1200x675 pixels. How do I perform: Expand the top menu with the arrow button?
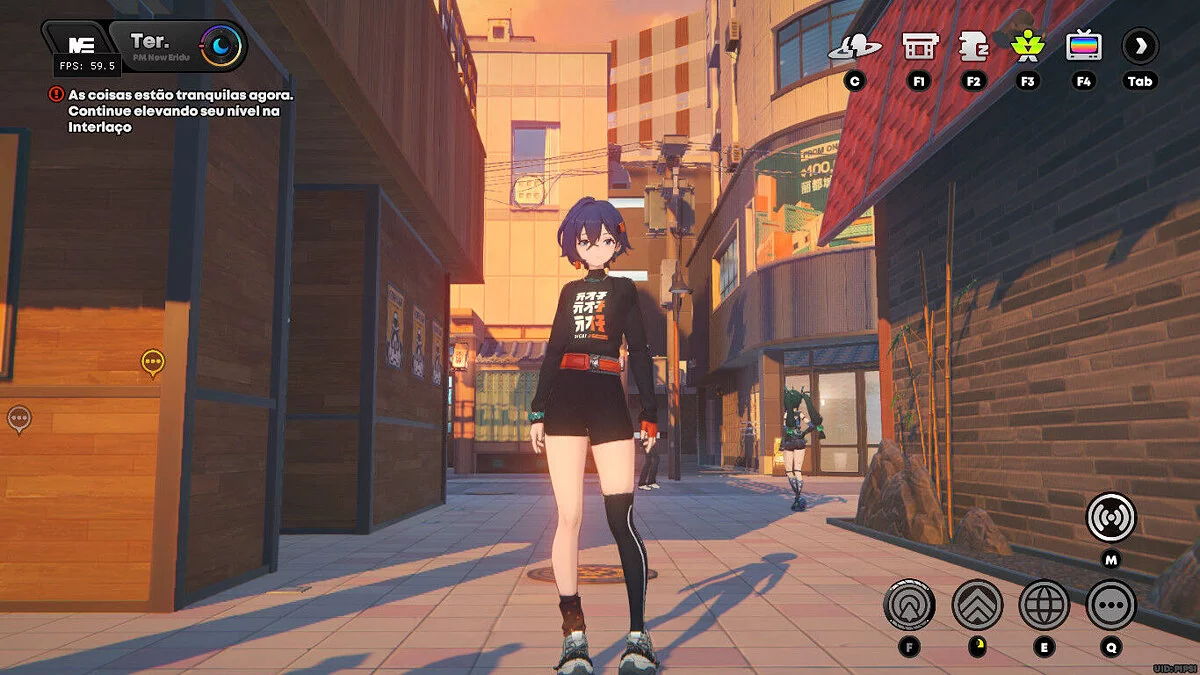click(1140, 46)
